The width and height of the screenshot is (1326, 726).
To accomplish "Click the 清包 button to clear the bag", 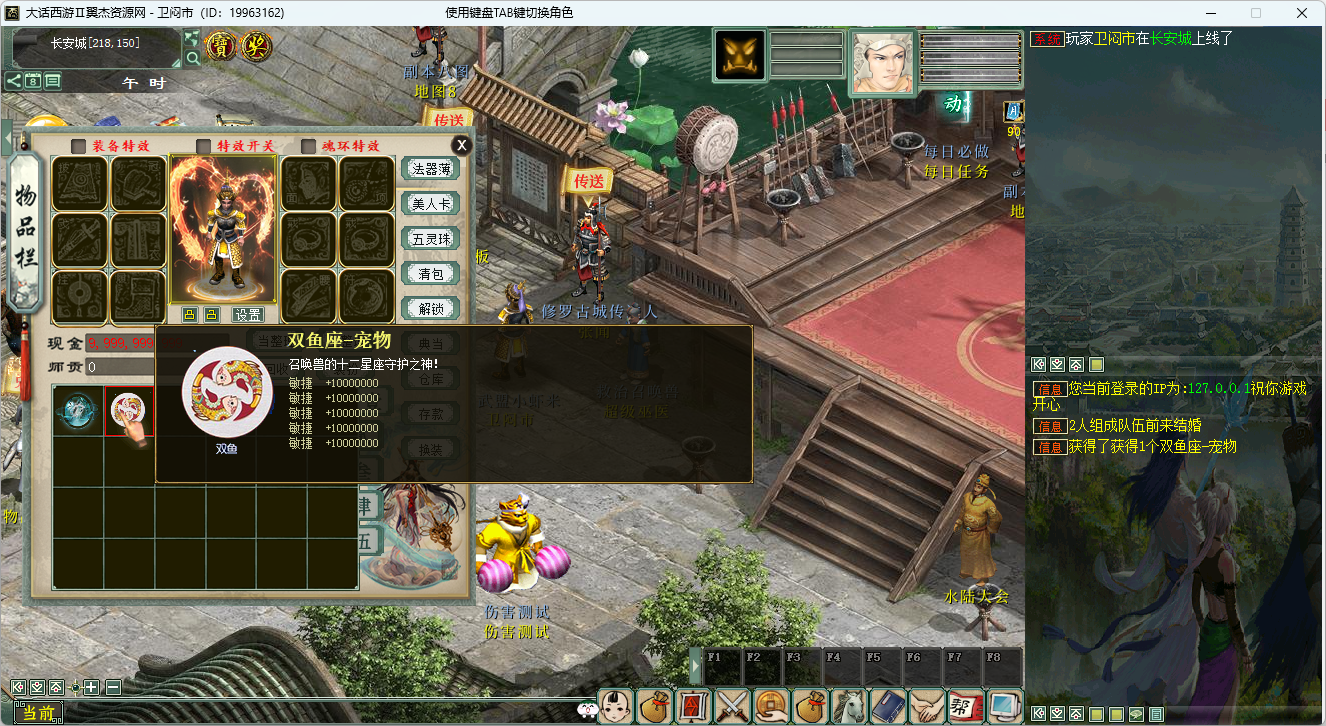I will 430,274.
